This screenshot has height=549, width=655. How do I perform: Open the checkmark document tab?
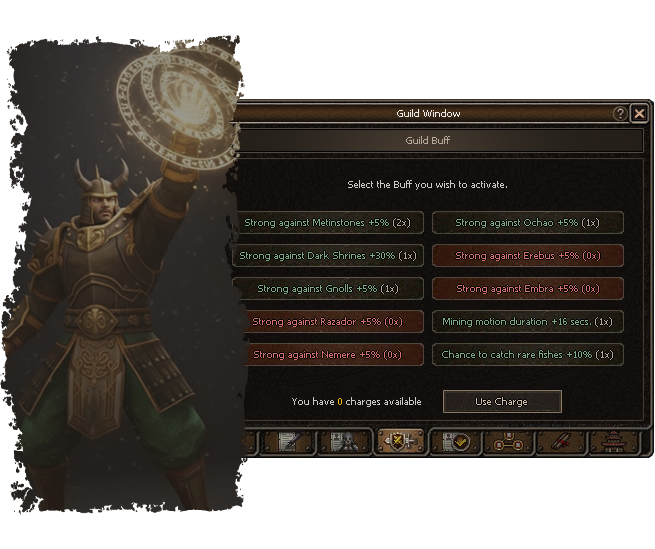[x=455, y=442]
